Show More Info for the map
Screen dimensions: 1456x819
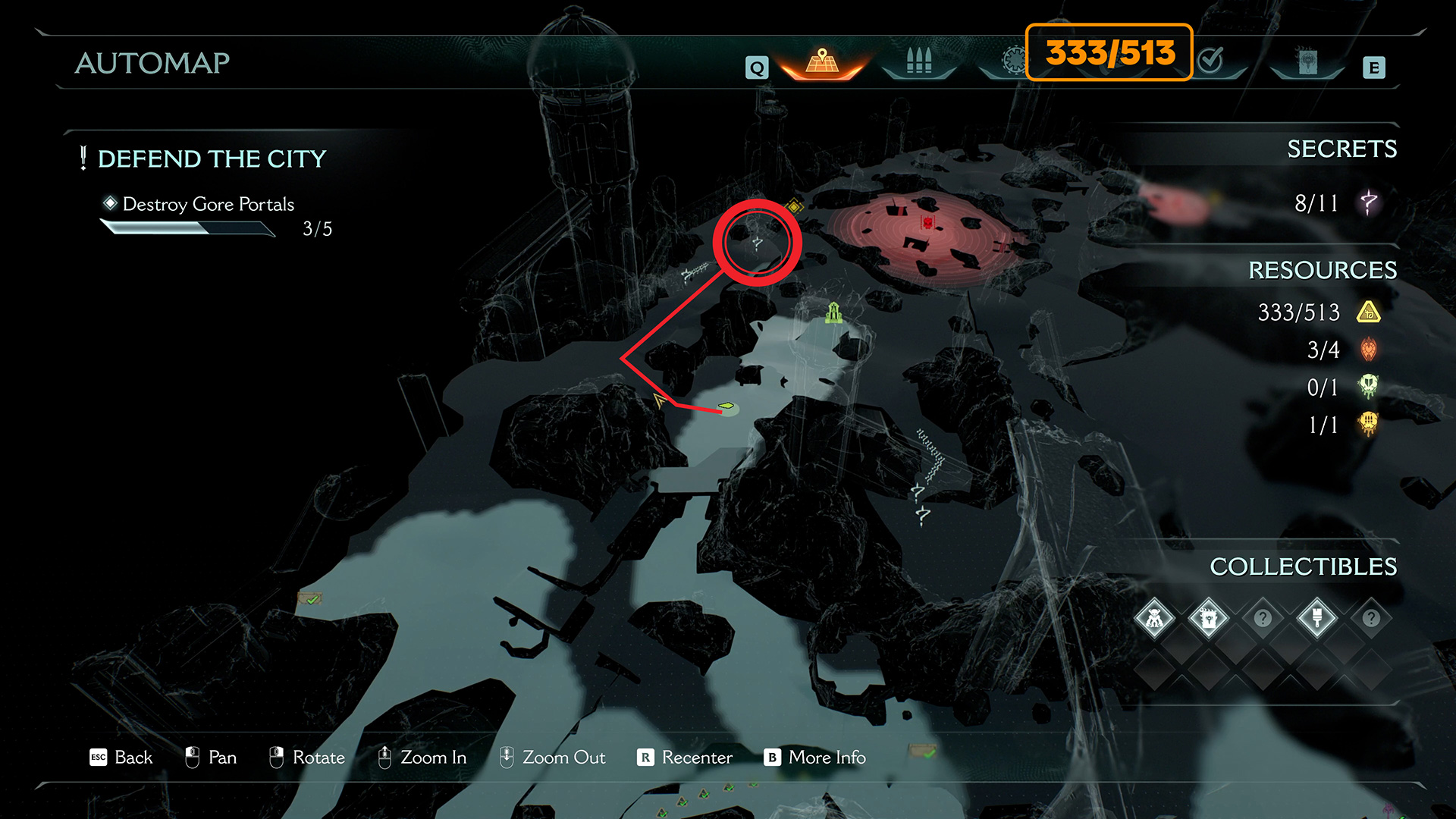tap(815, 758)
